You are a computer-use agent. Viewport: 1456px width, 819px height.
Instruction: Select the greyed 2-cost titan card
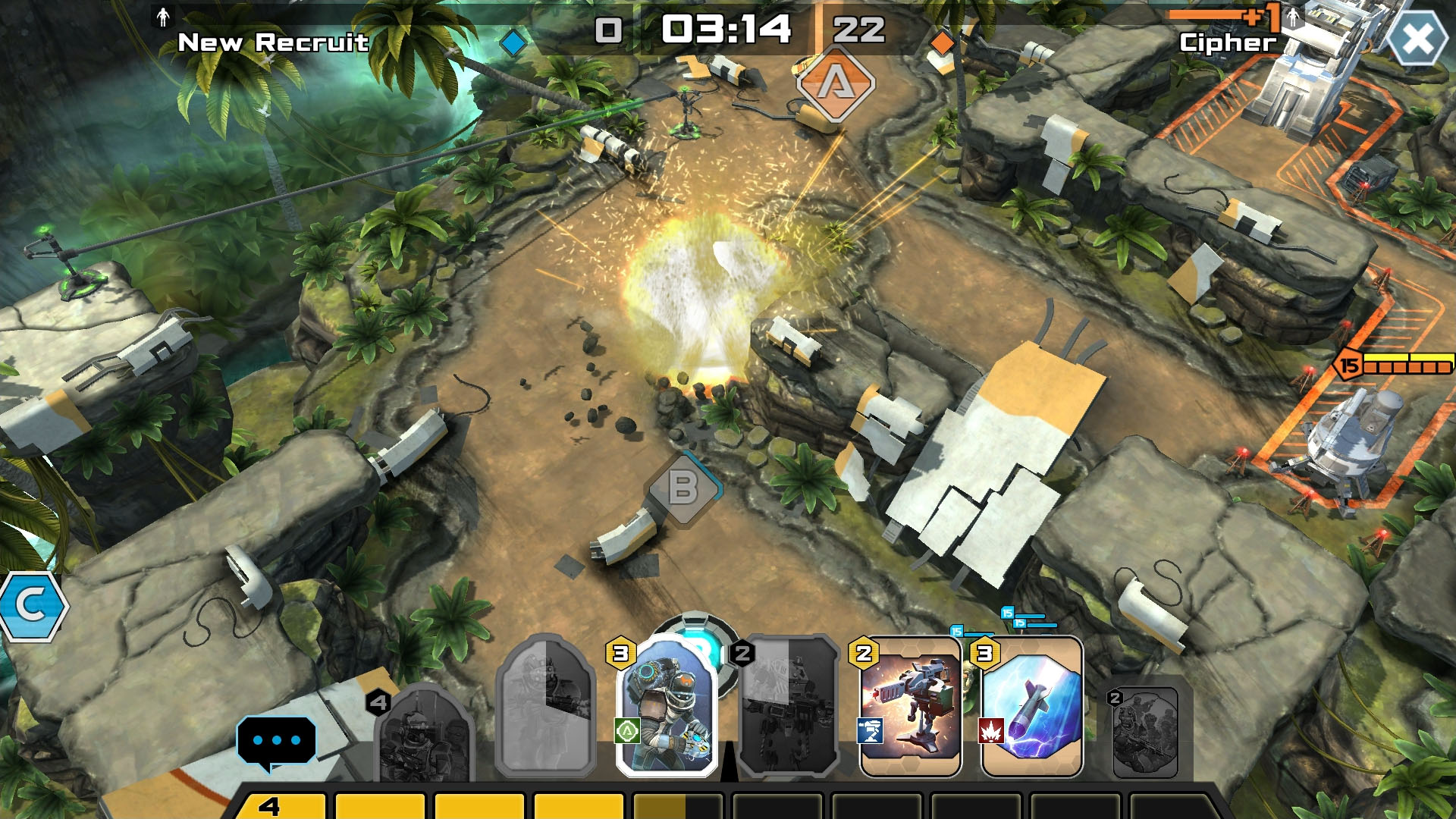click(x=788, y=707)
